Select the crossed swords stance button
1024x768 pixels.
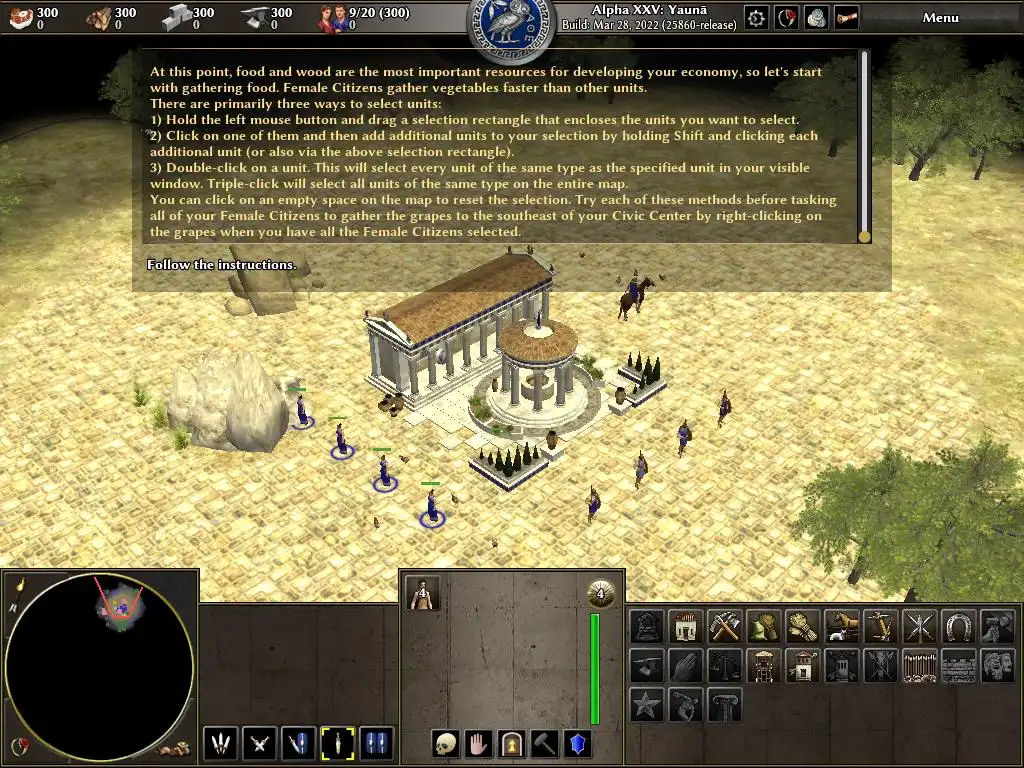click(x=260, y=744)
